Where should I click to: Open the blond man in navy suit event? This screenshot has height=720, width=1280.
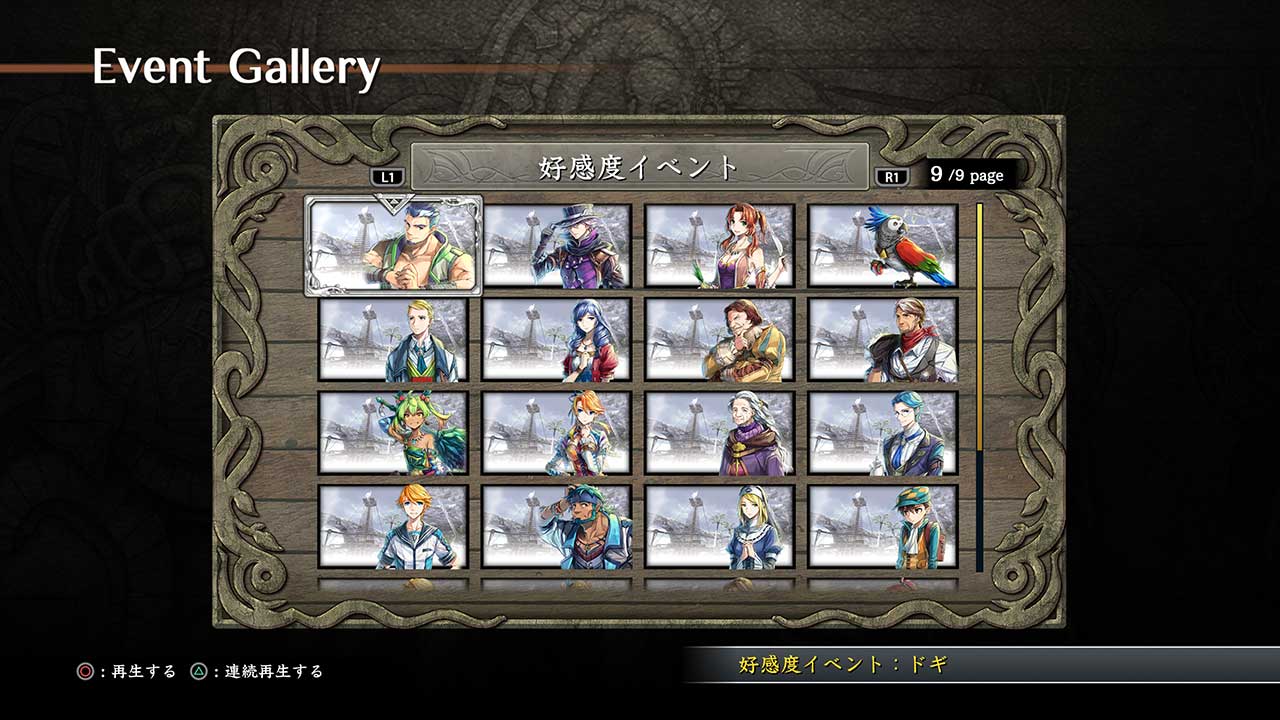coord(393,339)
